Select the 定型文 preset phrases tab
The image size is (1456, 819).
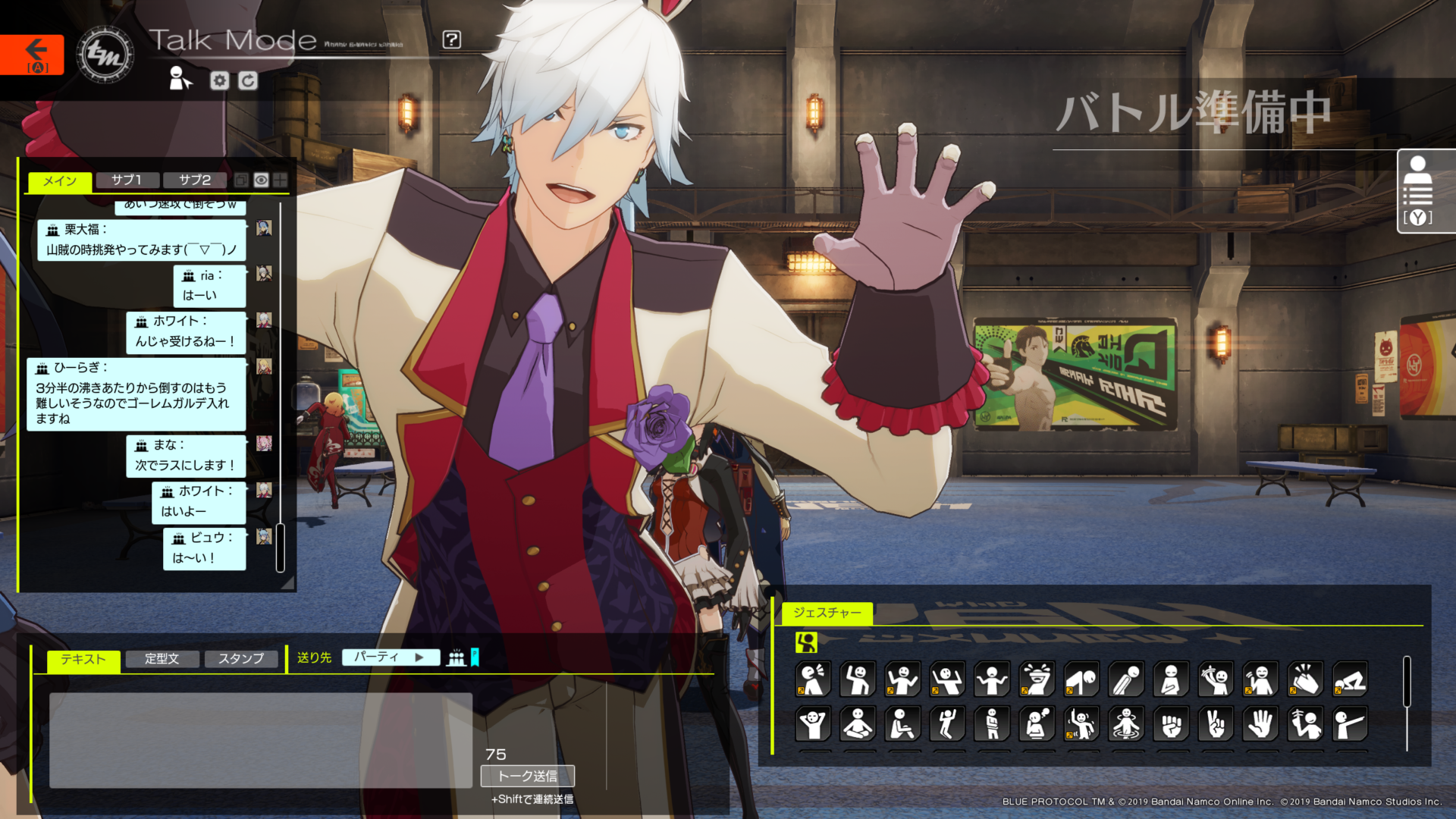click(x=162, y=659)
